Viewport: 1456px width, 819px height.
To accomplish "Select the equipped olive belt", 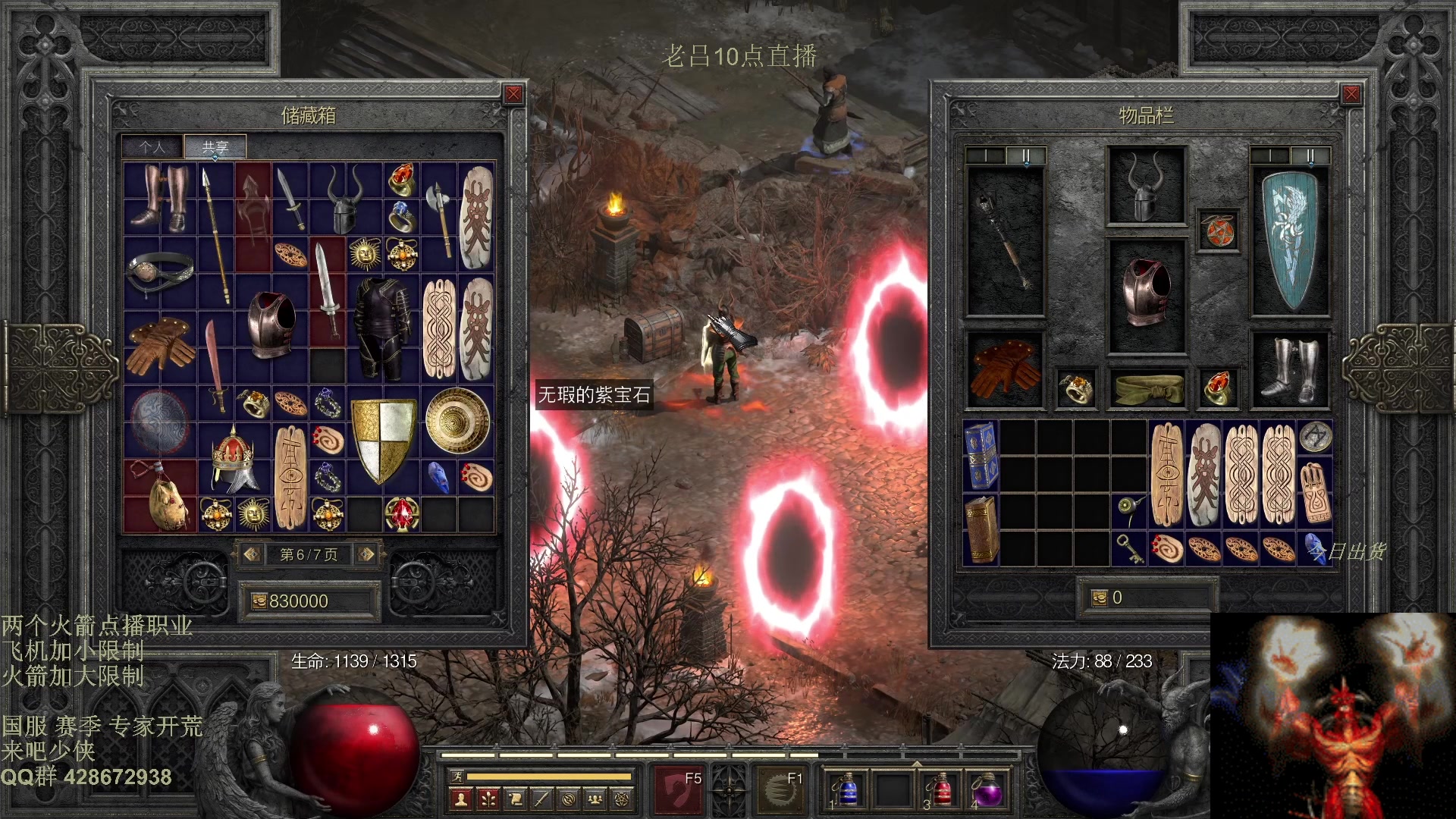I will 1146,388.
